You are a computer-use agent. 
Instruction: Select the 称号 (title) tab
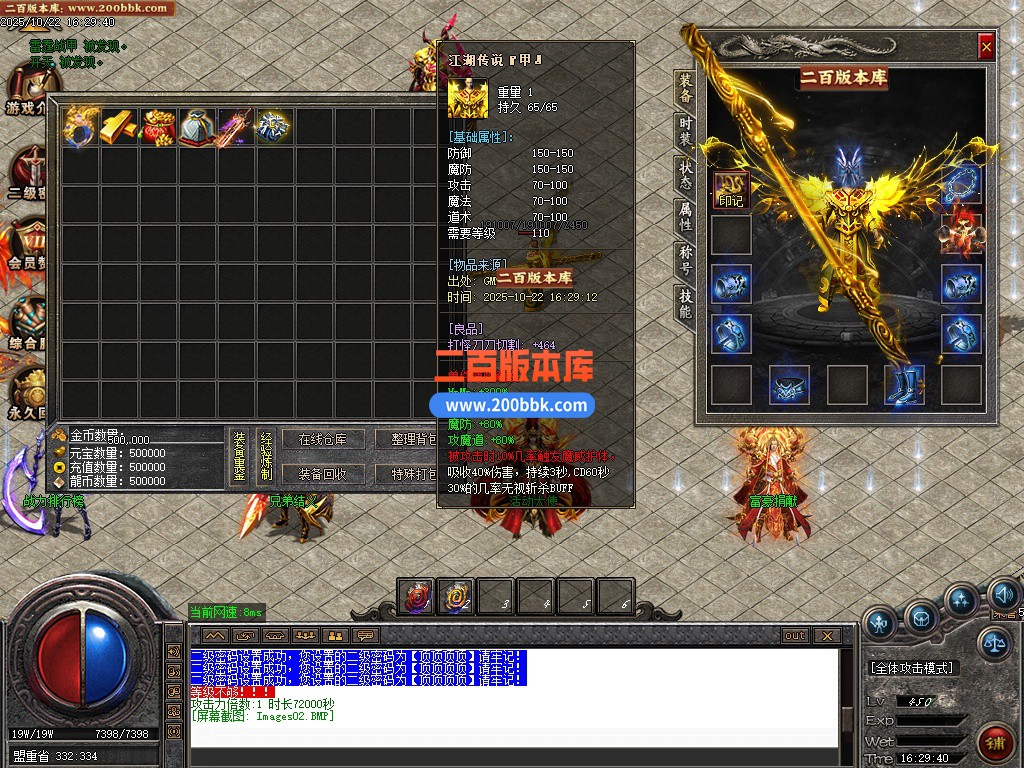(685, 258)
